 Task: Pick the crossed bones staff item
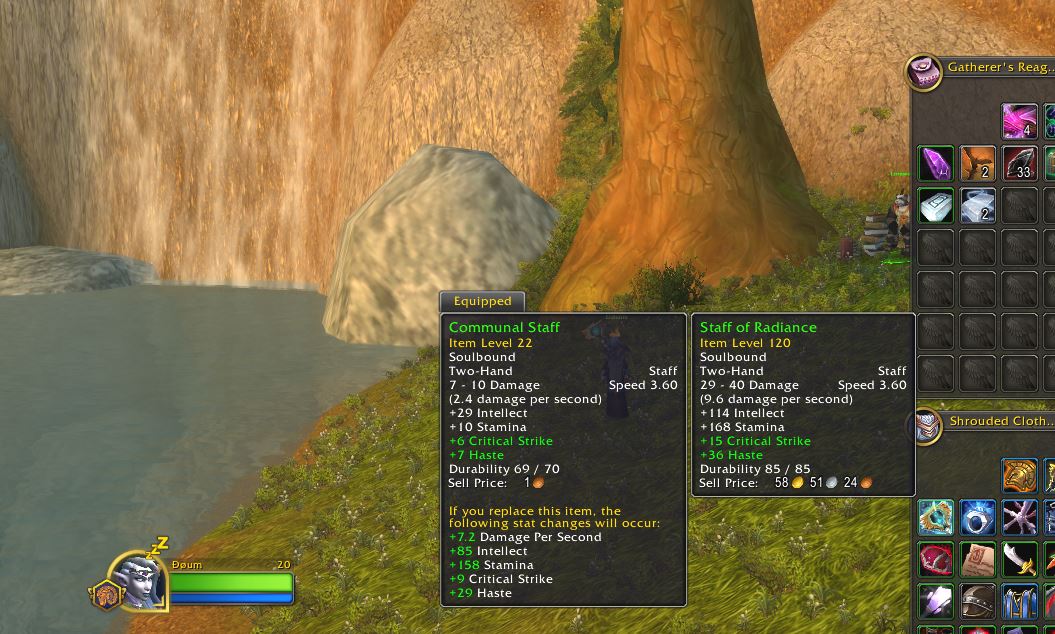click(1020, 517)
